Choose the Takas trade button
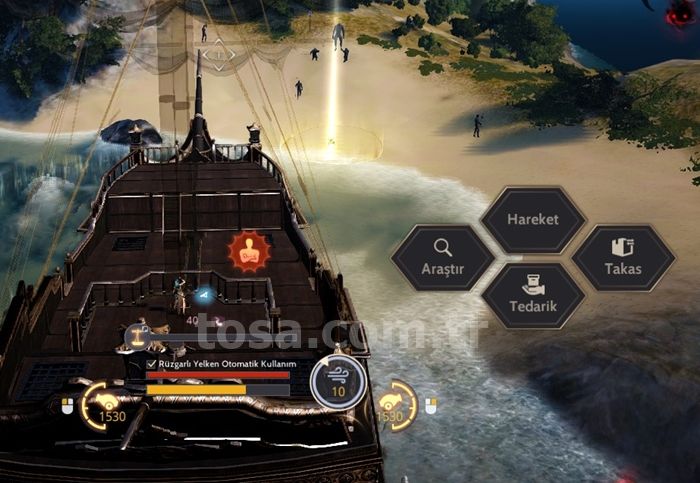The image size is (700, 483). point(623,257)
